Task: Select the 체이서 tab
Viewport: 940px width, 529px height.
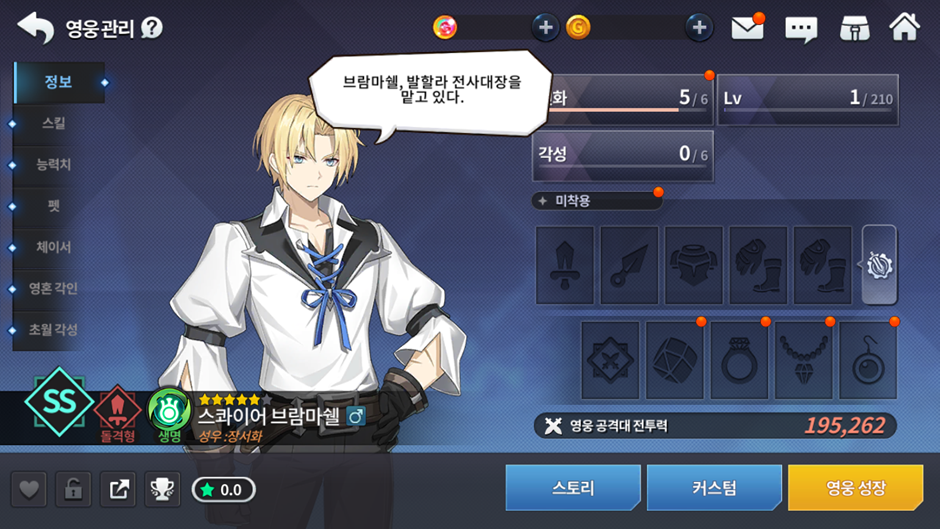Action: click(54, 247)
